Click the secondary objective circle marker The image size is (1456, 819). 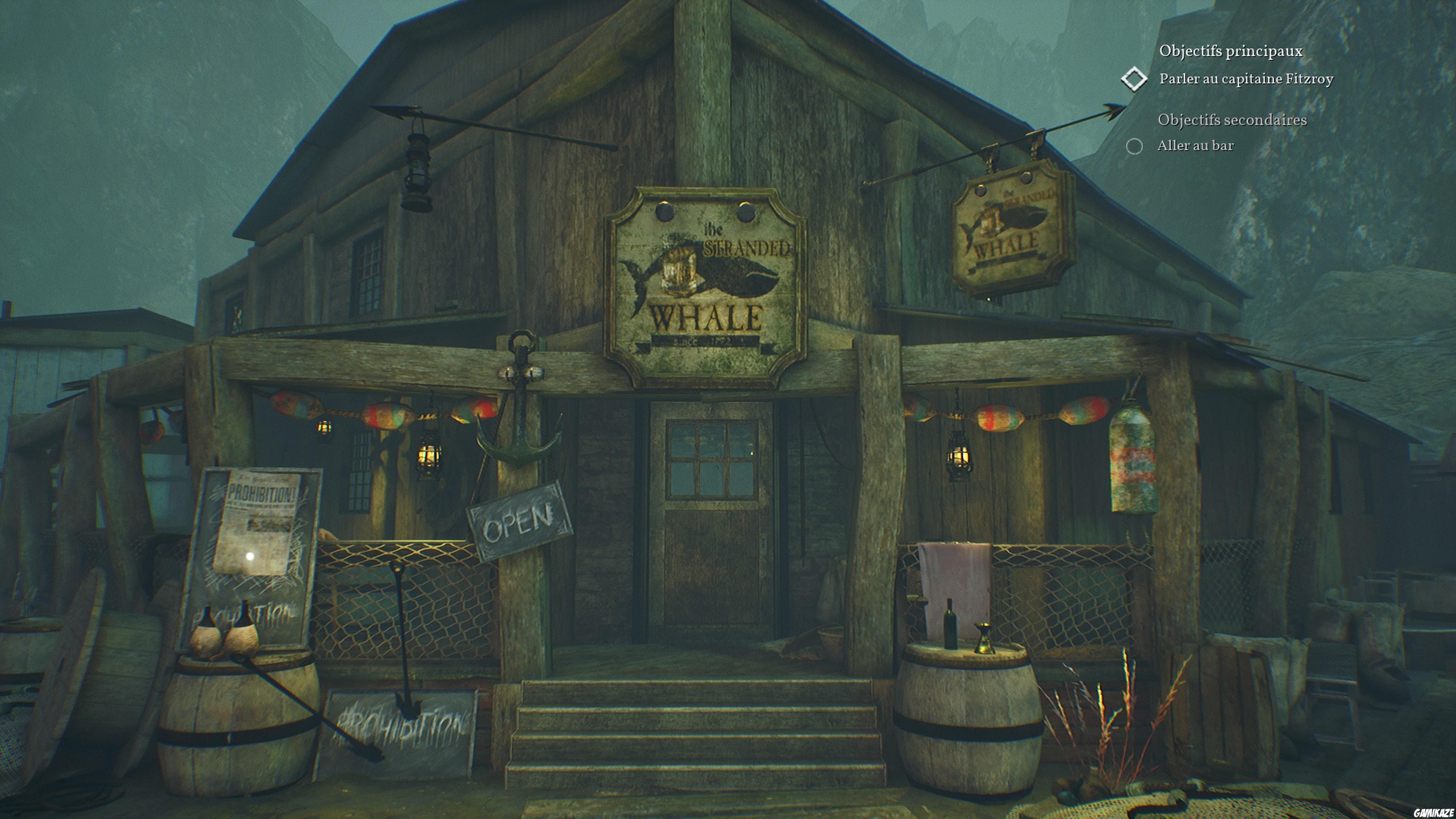1134,146
